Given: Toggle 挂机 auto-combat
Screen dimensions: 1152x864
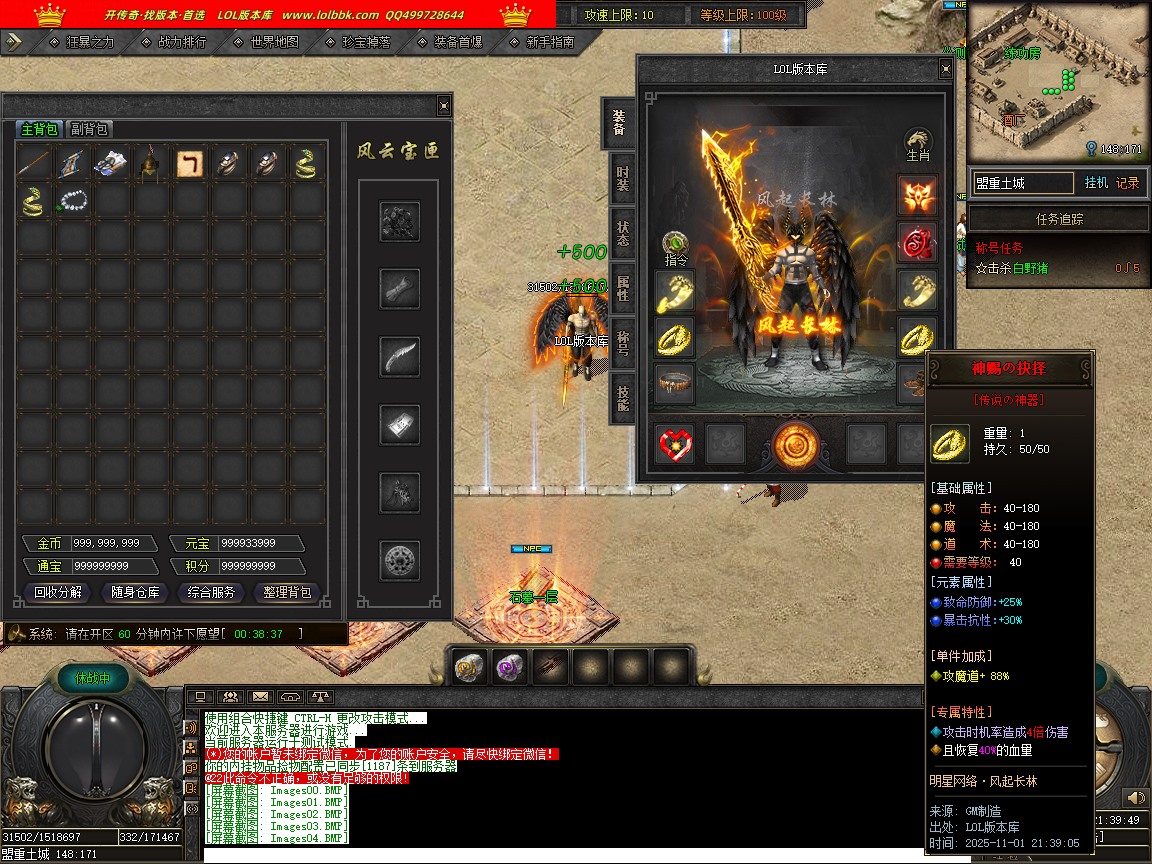Looking at the screenshot, I should coord(1096,183).
